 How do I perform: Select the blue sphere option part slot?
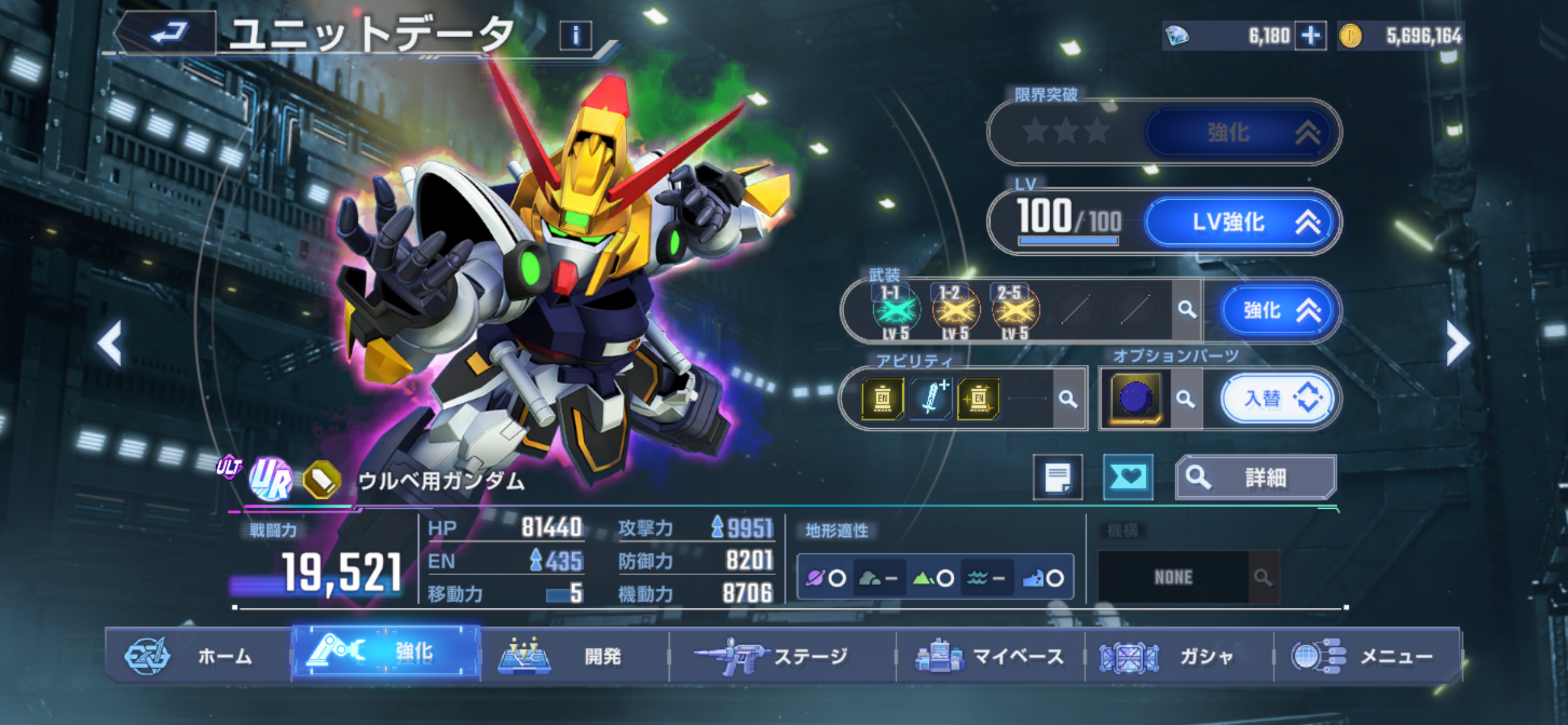point(1135,398)
